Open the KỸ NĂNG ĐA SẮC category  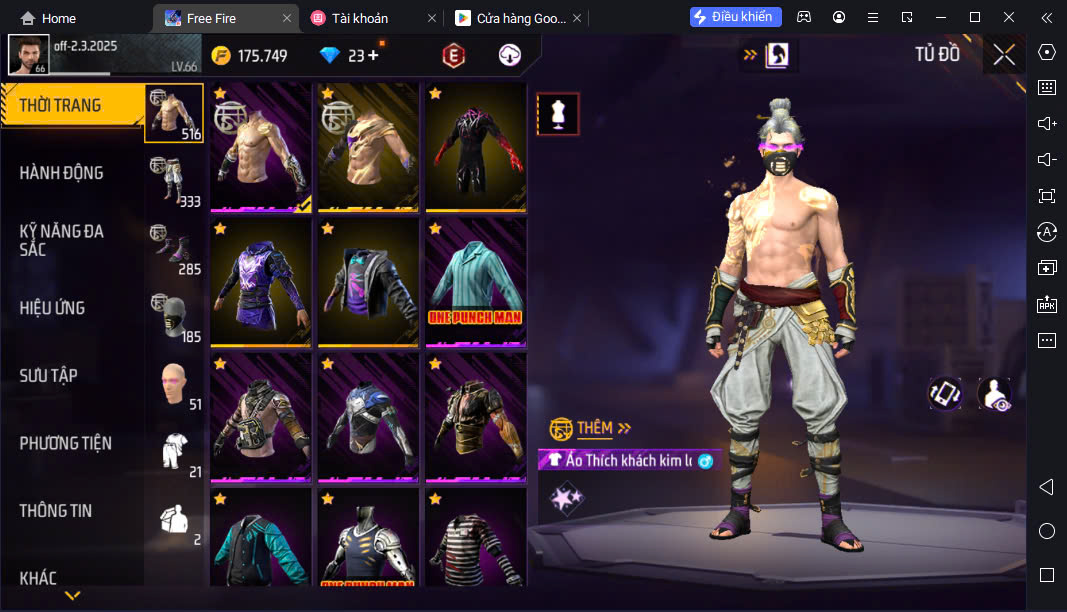pos(62,240)
